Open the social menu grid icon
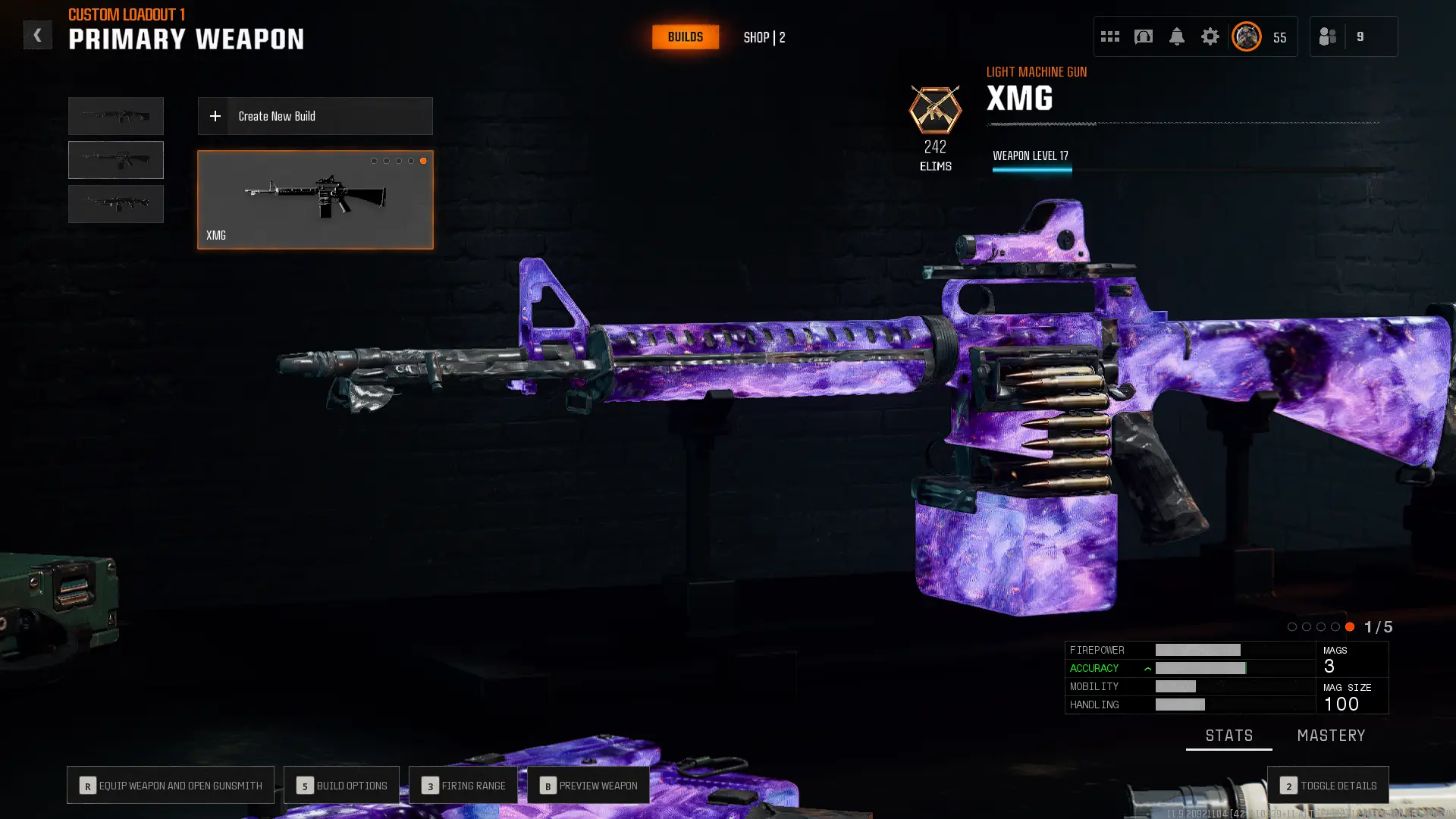1456x819 pixels. point(1110,36)
